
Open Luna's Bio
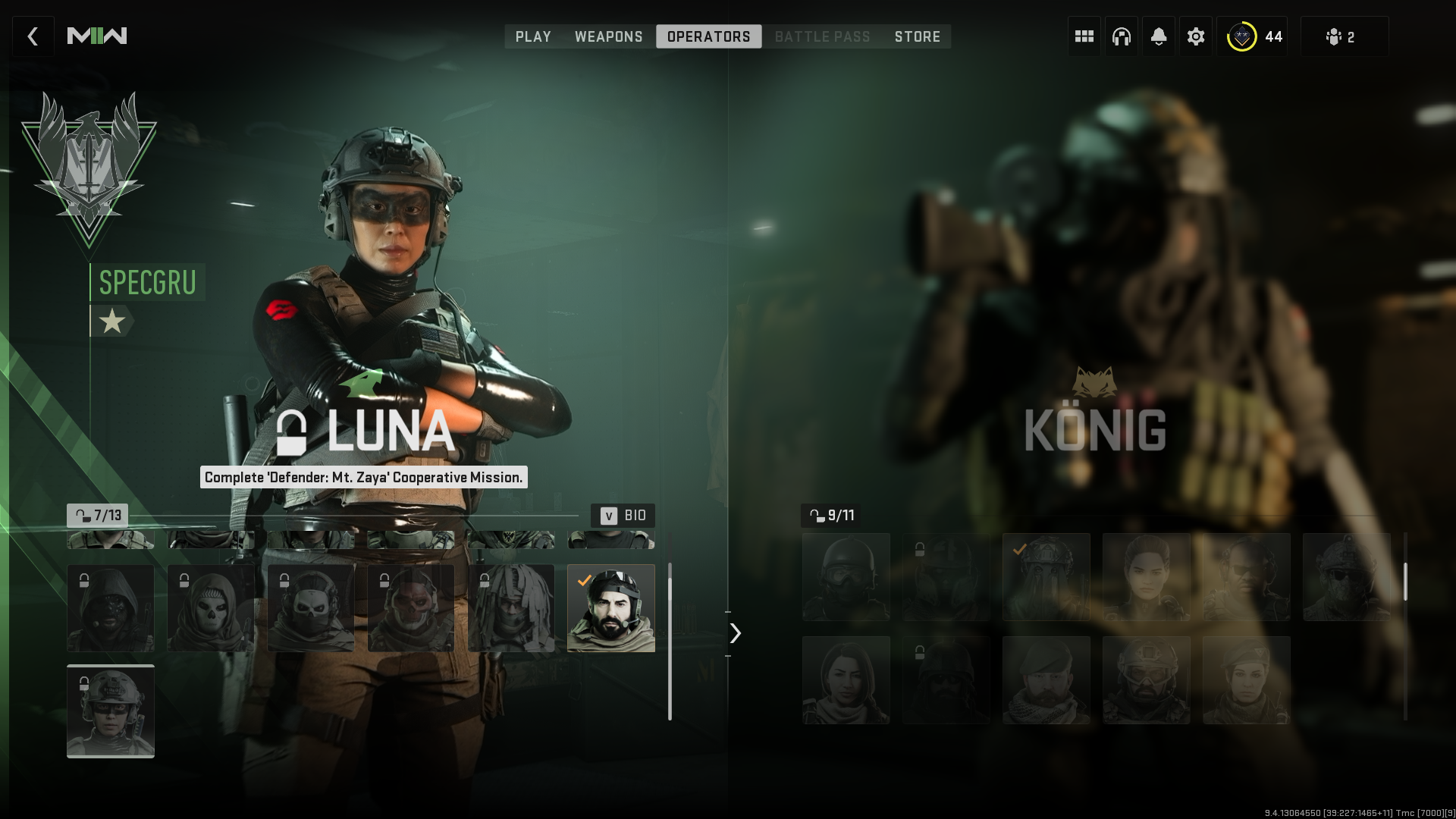(623, 516)
